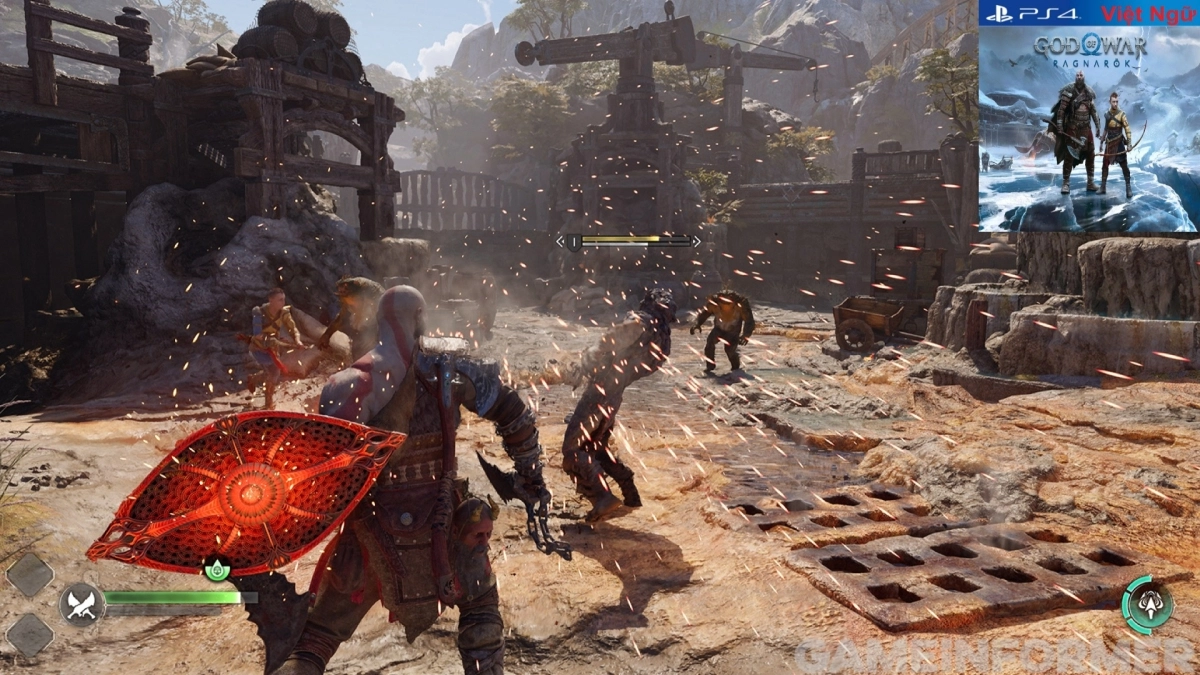Open the God of War Ragnarök cover thumbnail
Viewport: 1200px width, 675px height.
pos(1088,128)
